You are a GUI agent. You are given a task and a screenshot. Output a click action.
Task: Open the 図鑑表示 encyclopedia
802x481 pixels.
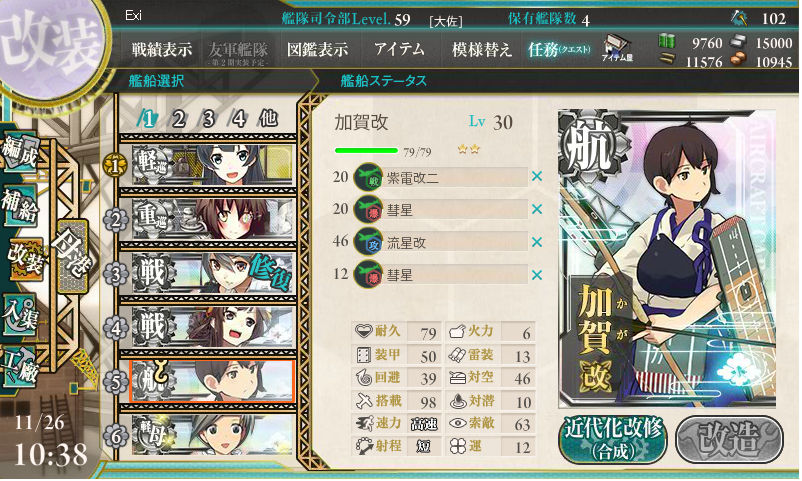coord(317,49)
